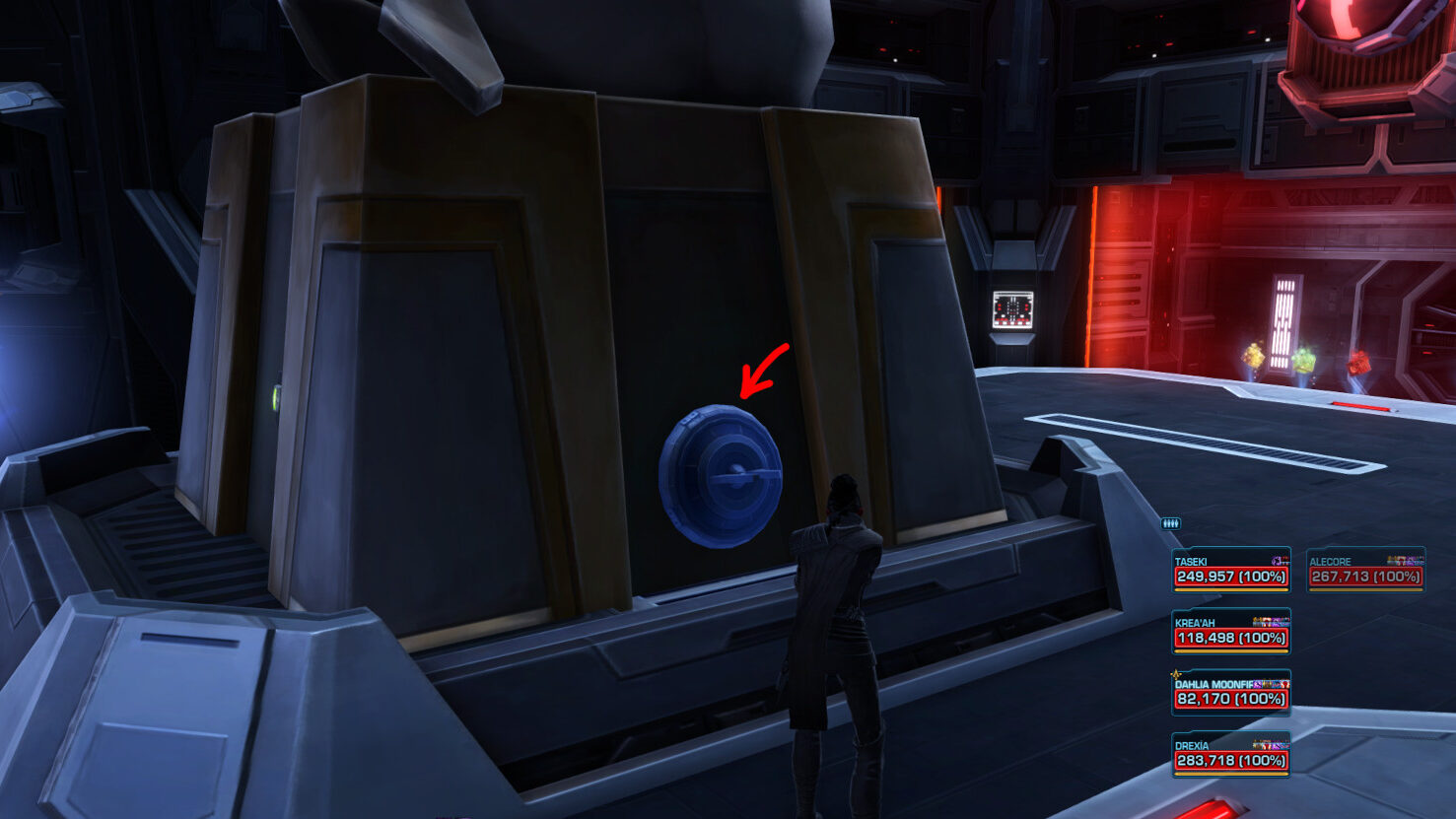The width and height of the screenshot is (1456, 819).
Task: Choose Dahlia Moonfire's group frame
Action: [x=1231, y=693]
